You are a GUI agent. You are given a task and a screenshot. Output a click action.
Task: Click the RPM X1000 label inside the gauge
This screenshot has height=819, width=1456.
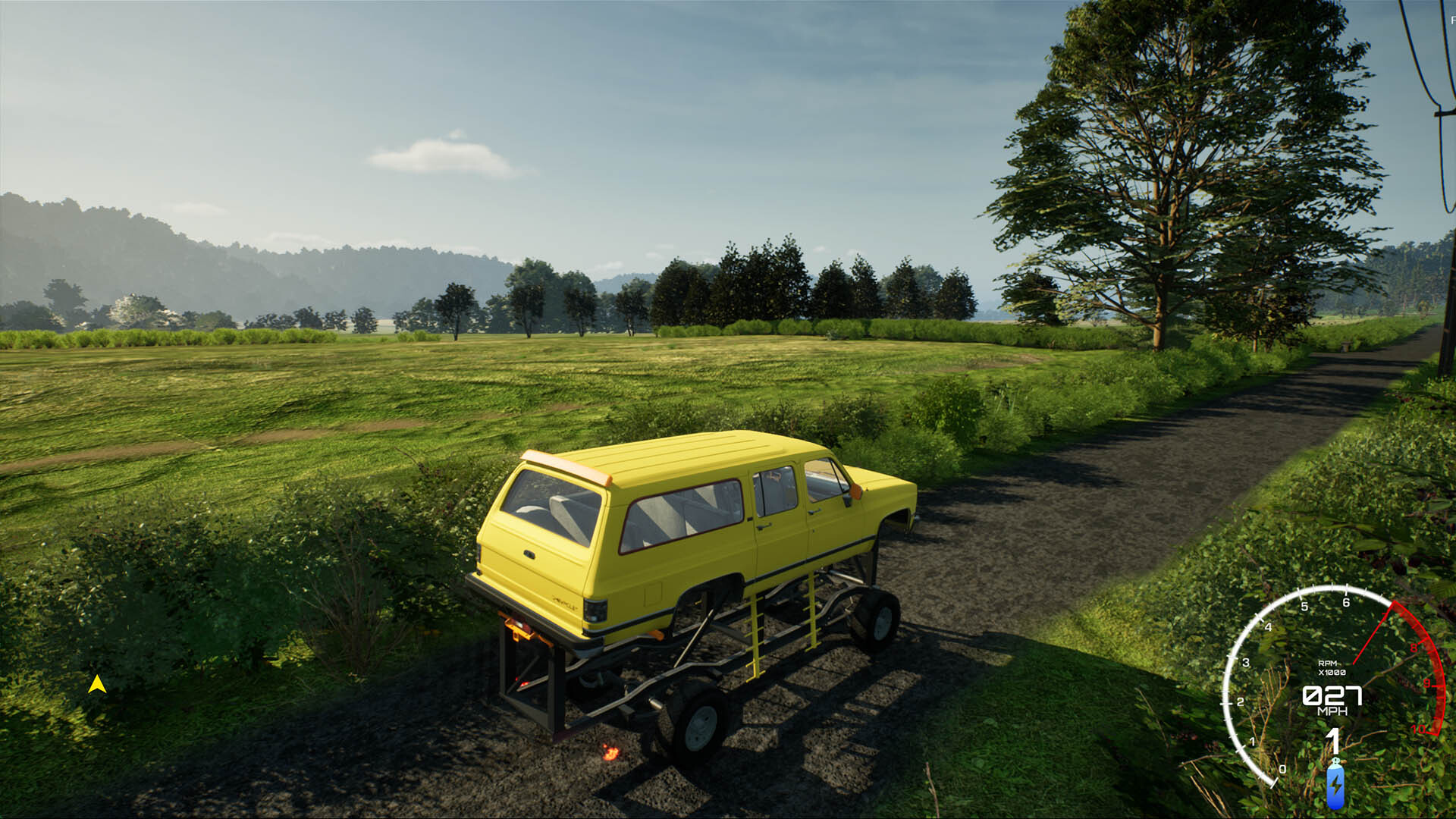coord(1331,668)
